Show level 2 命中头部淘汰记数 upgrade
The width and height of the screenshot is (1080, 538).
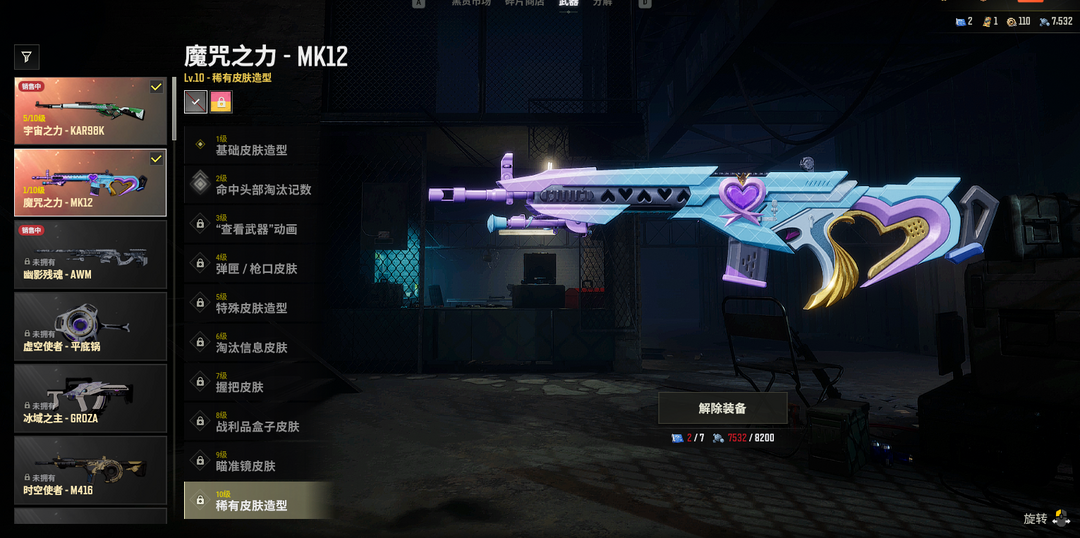click(257, 185)
